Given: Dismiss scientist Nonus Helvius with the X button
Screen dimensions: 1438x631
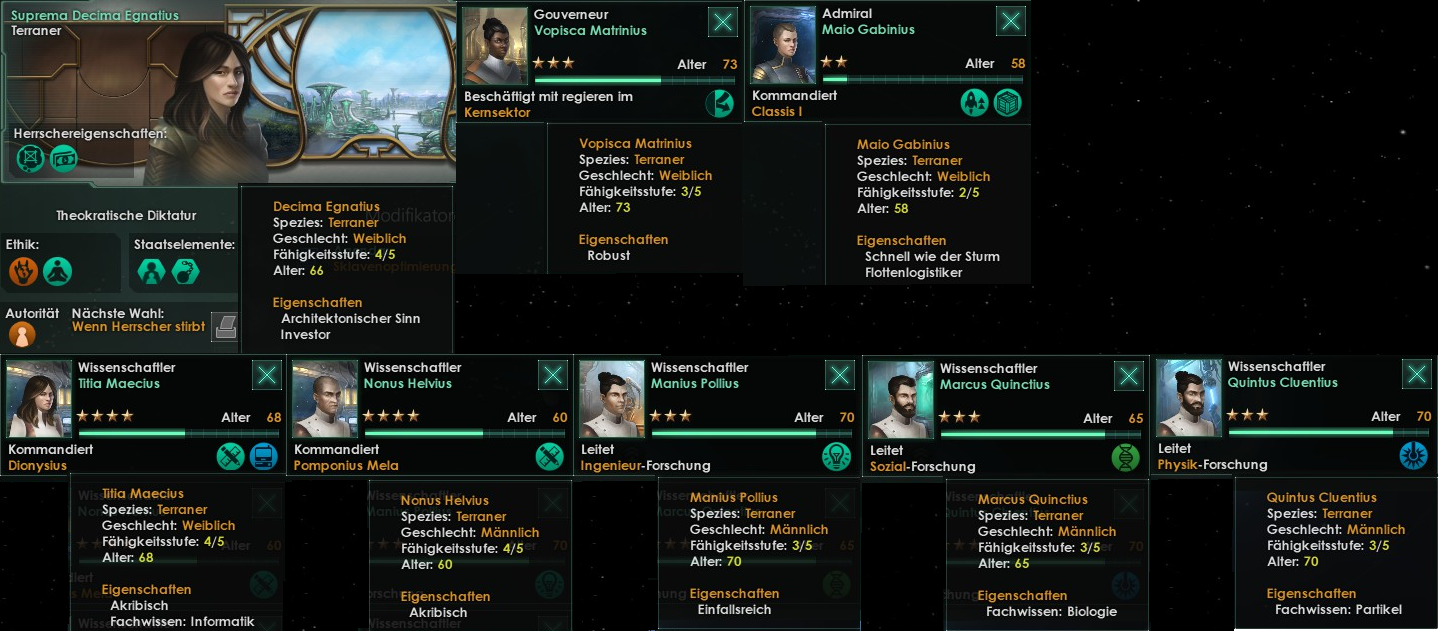Looking at the screenshot, I should click(553, 375).
